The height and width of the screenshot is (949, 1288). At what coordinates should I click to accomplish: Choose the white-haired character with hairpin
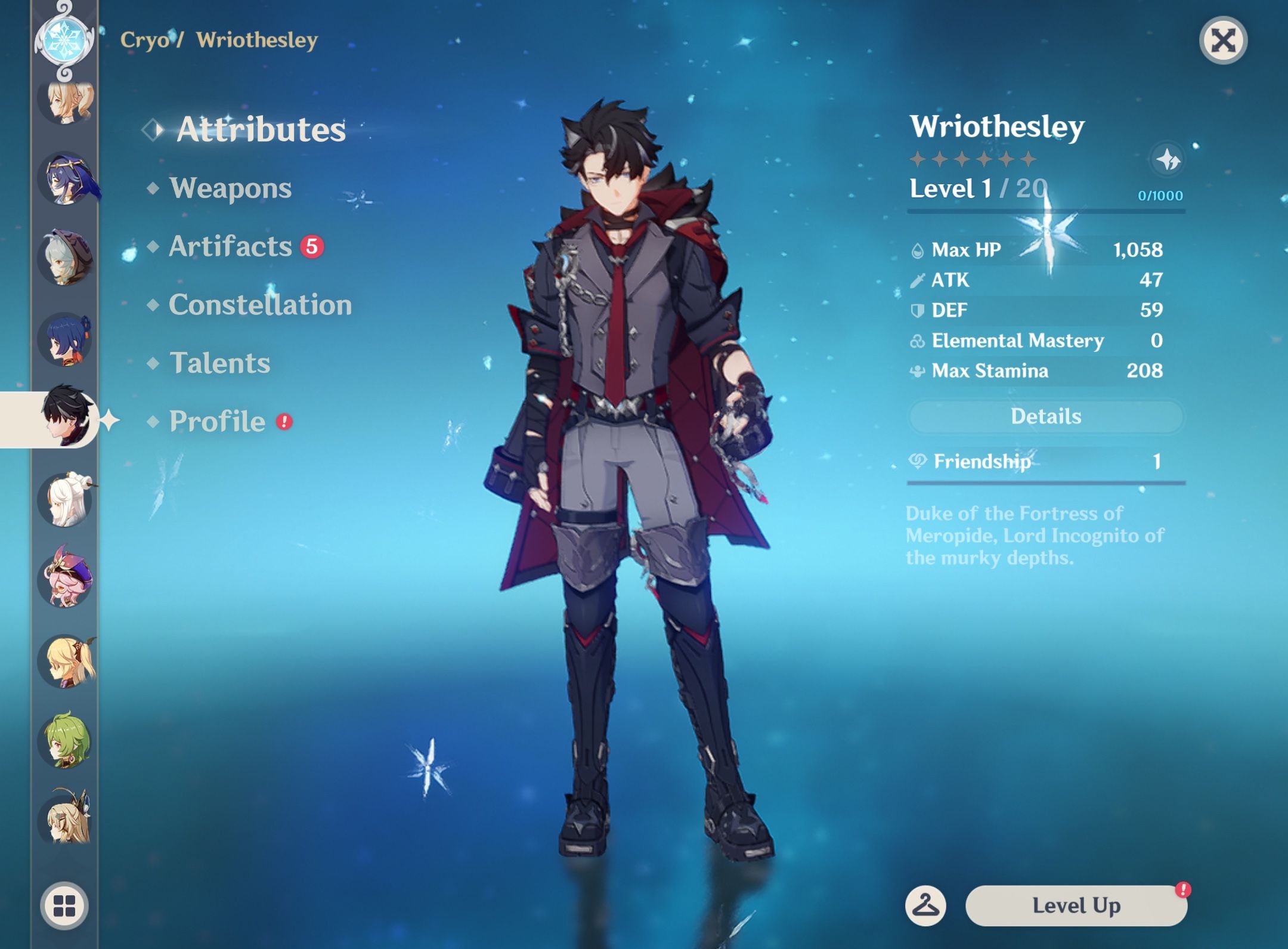tap(66, 500)
